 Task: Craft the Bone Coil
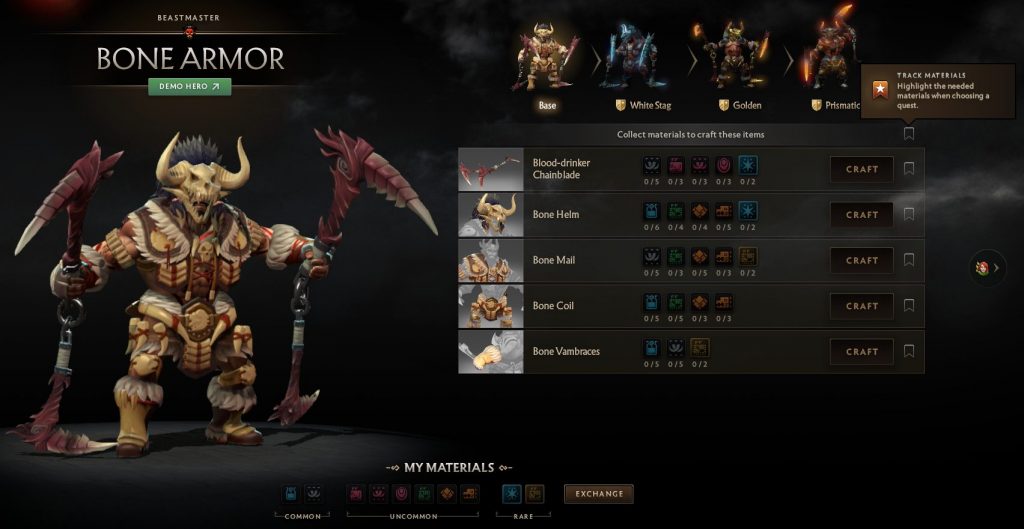(x=861, y=306)
